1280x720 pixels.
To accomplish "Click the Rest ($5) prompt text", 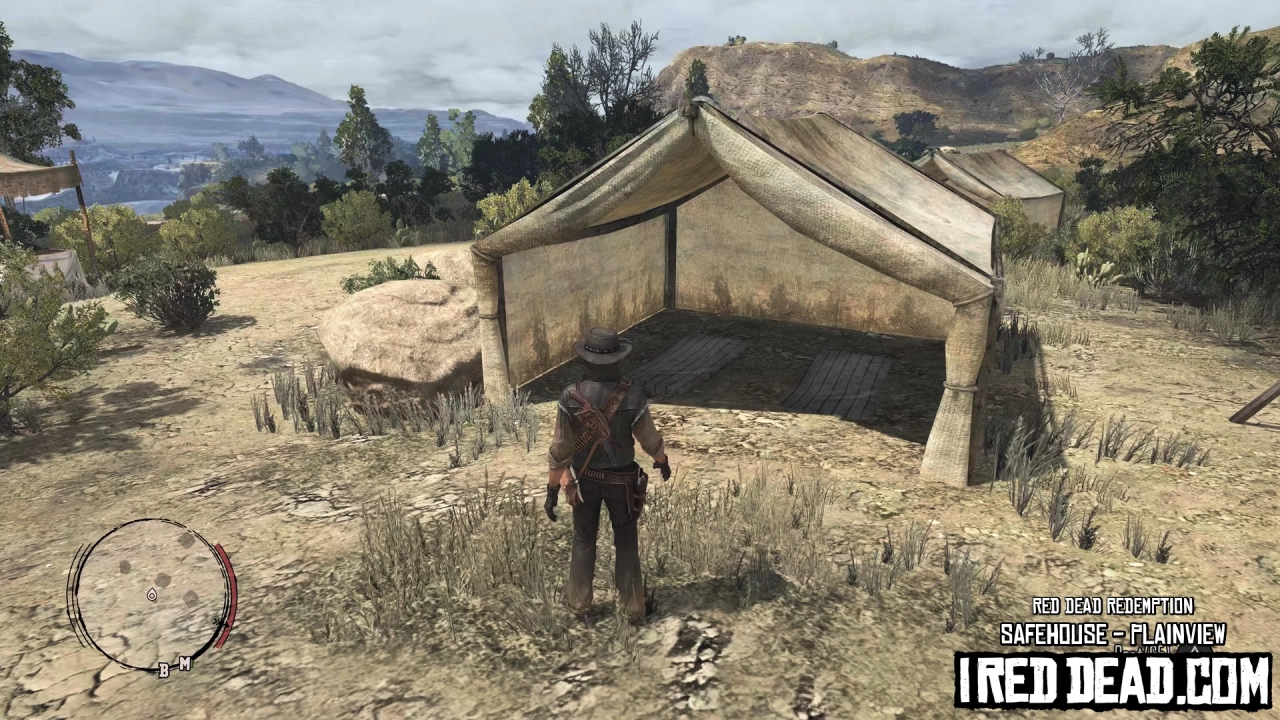I will click(x=1140, y=651).
